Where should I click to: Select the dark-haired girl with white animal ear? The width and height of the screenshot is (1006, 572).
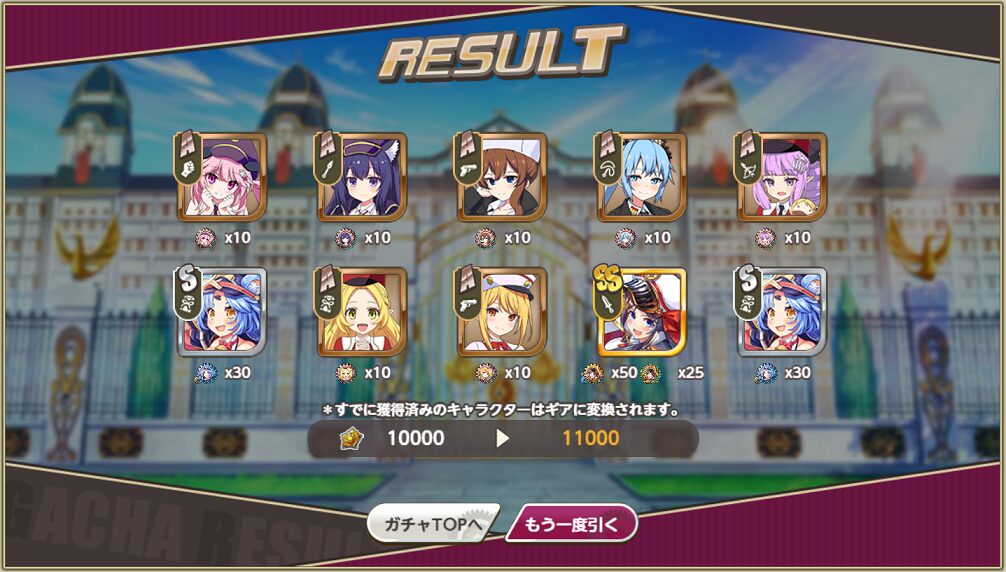coord(362,177)
